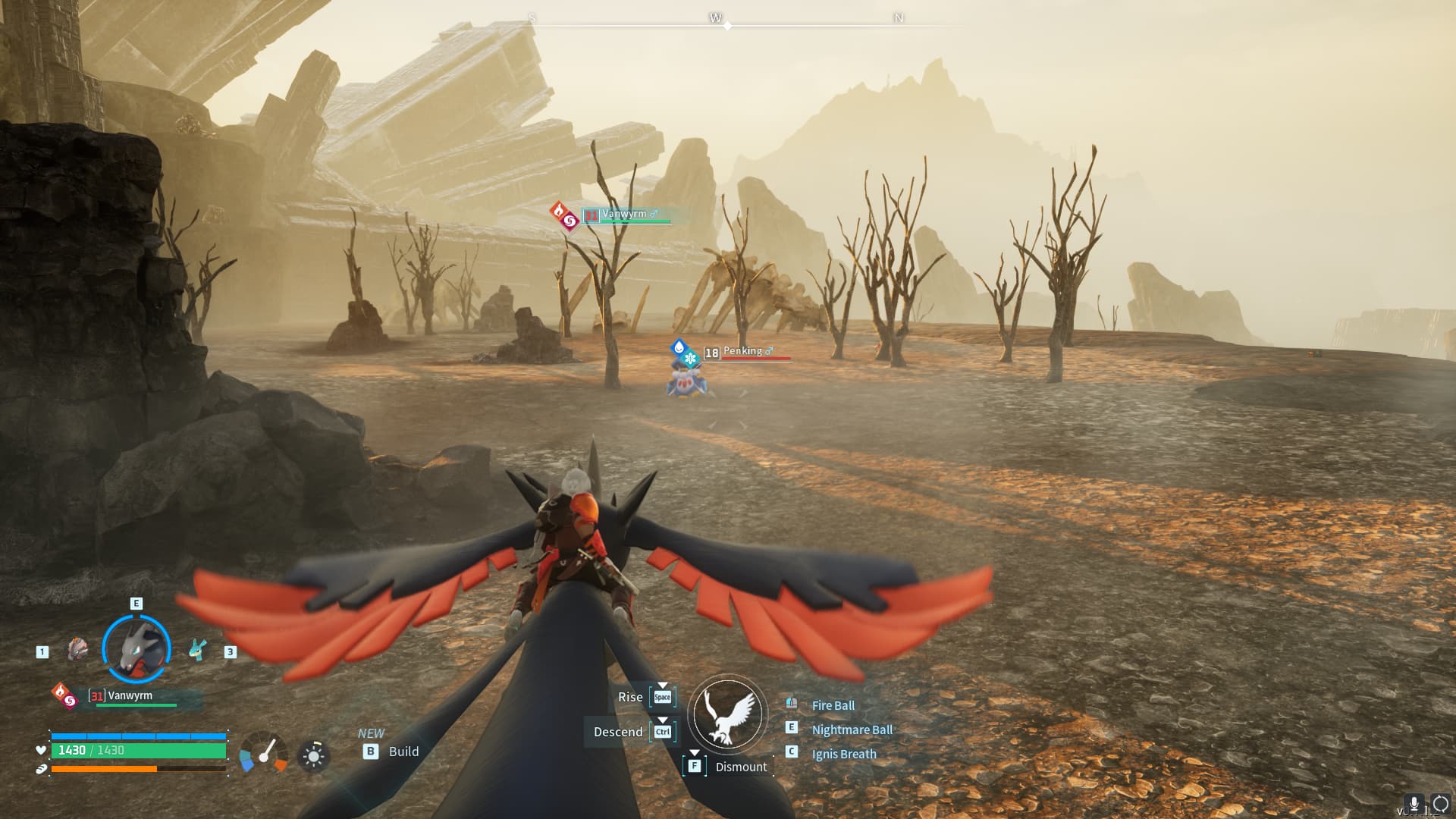Choose the Rise flight action
Screen dimensions: 1456x819
point(630,697)
